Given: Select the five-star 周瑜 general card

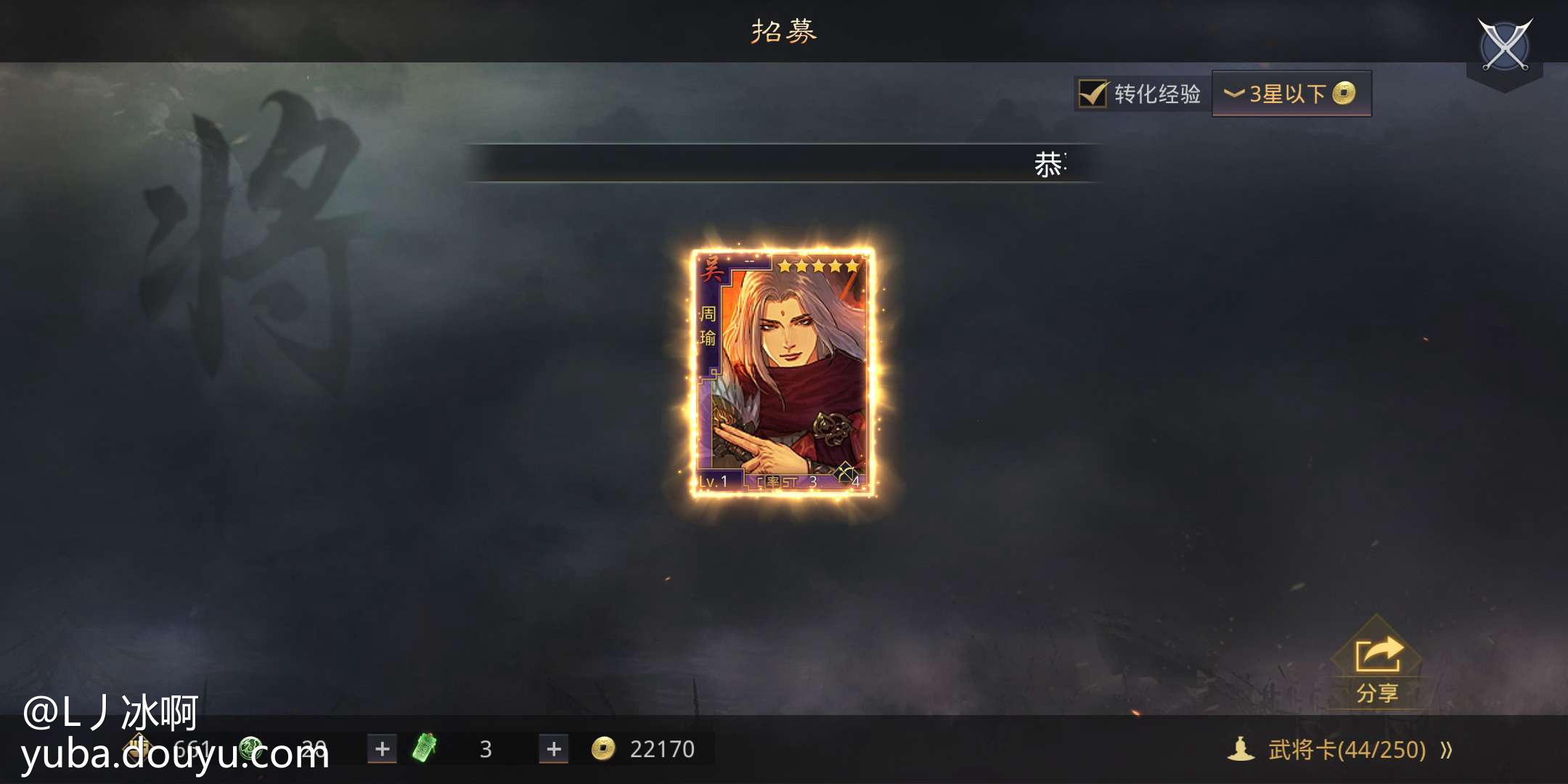Looking at the screenshot, I should pos(783,372).
